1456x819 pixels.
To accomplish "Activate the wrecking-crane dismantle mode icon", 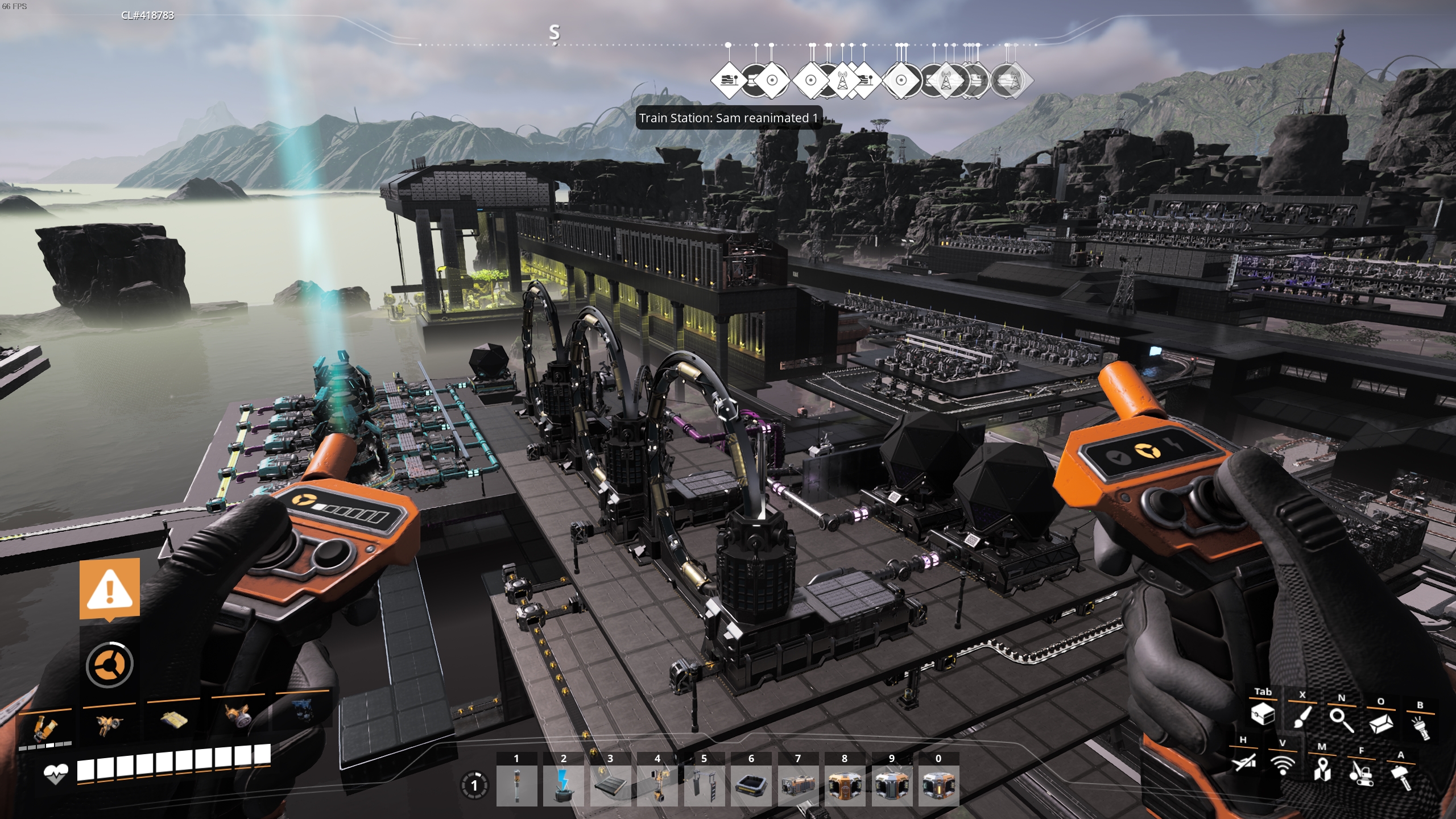I will (x=1362, y=773).
